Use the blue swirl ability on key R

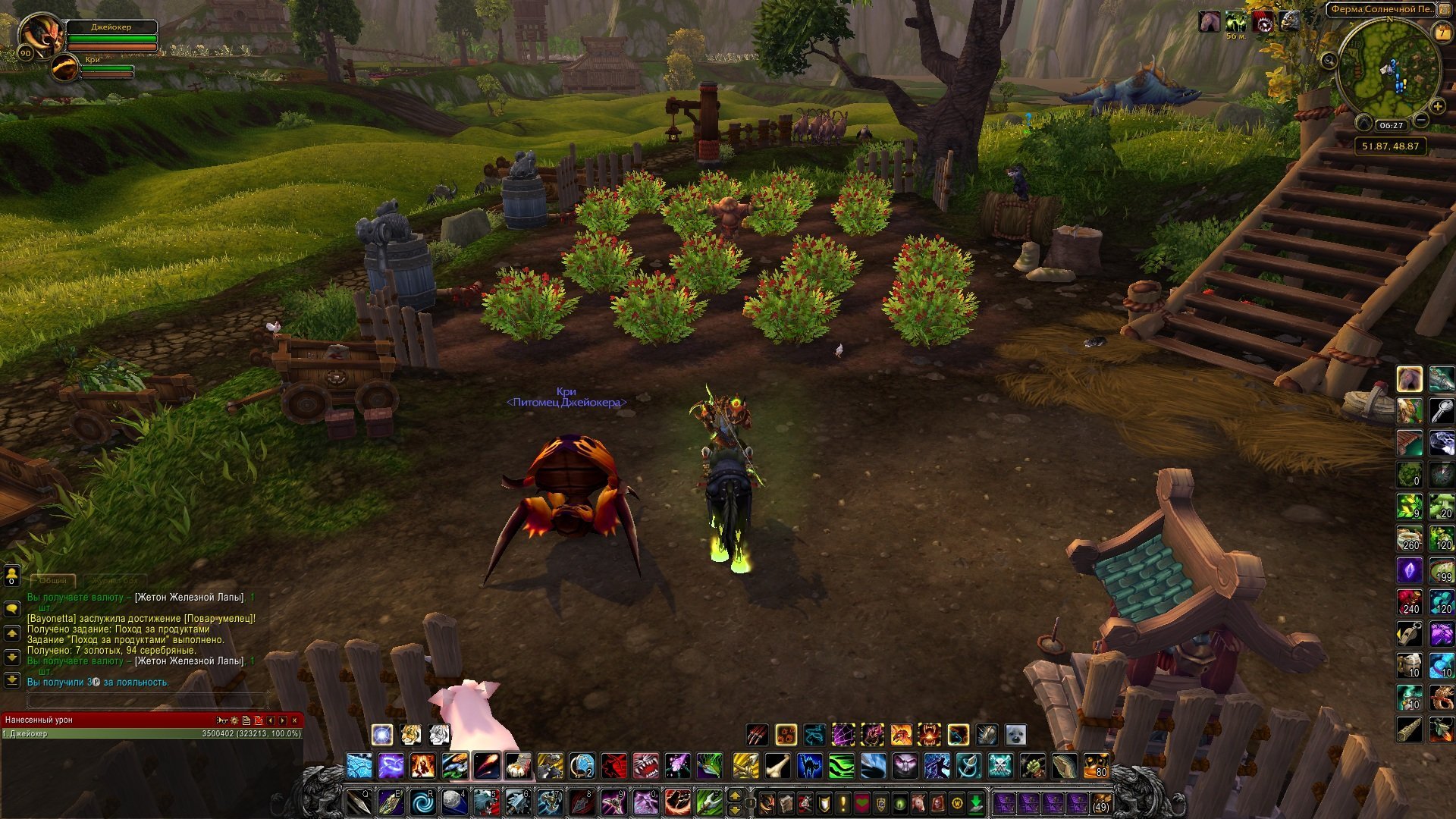click(x=422, y=802)
